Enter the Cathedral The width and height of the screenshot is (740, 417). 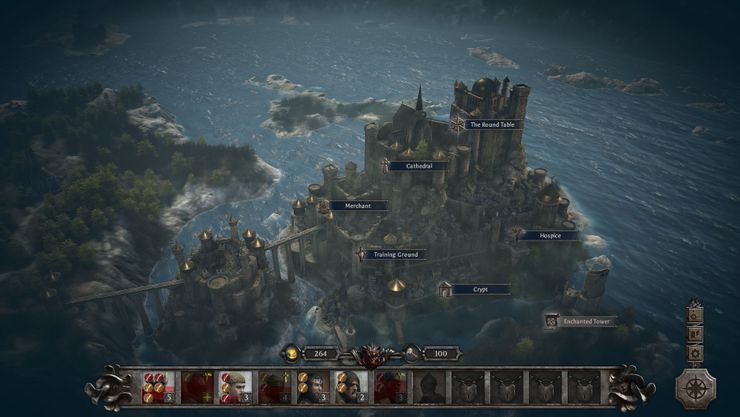coord(418,165)
